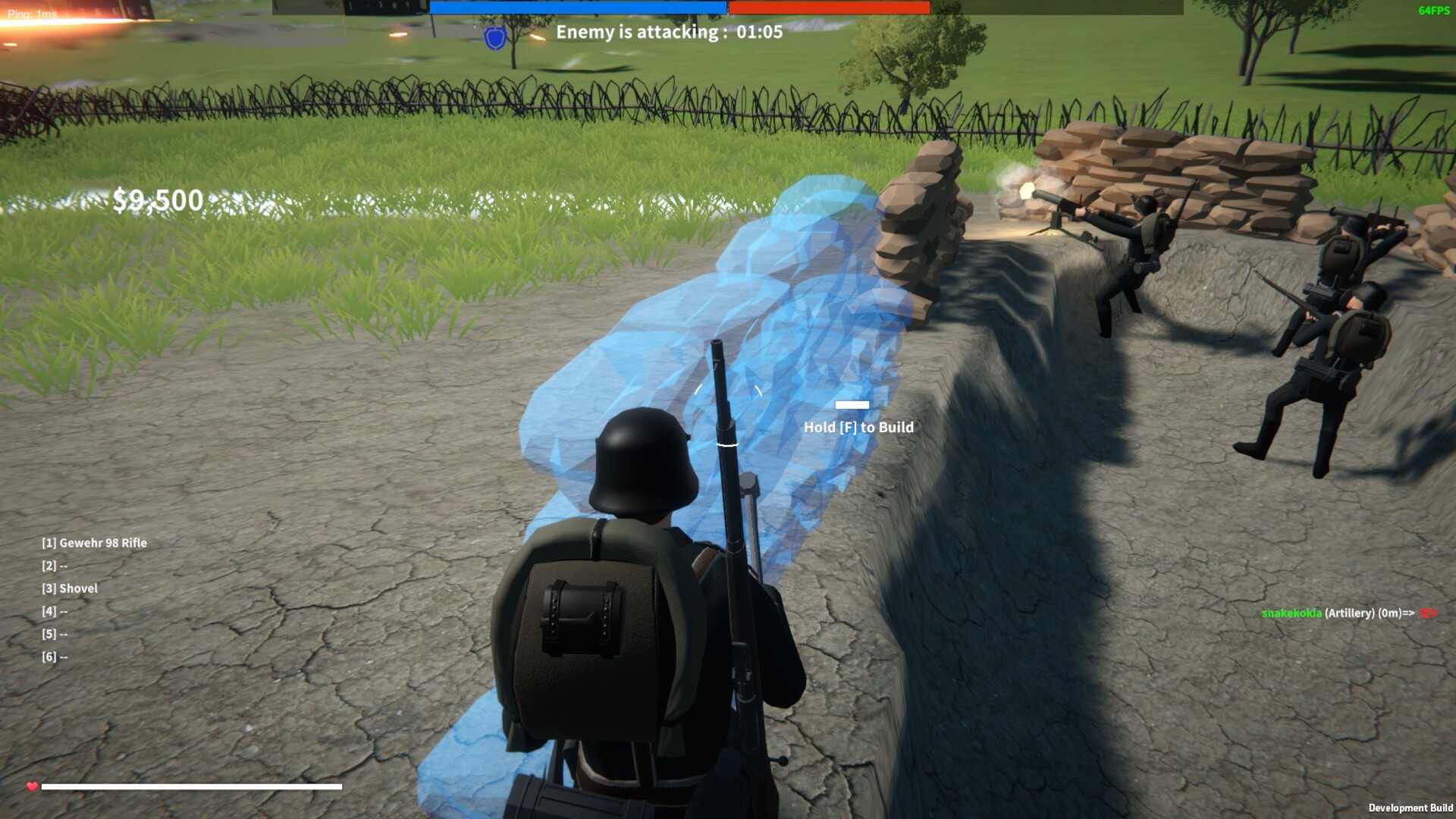
Task: Click the heart icon beside the health bar
Action: coord(31,787)
